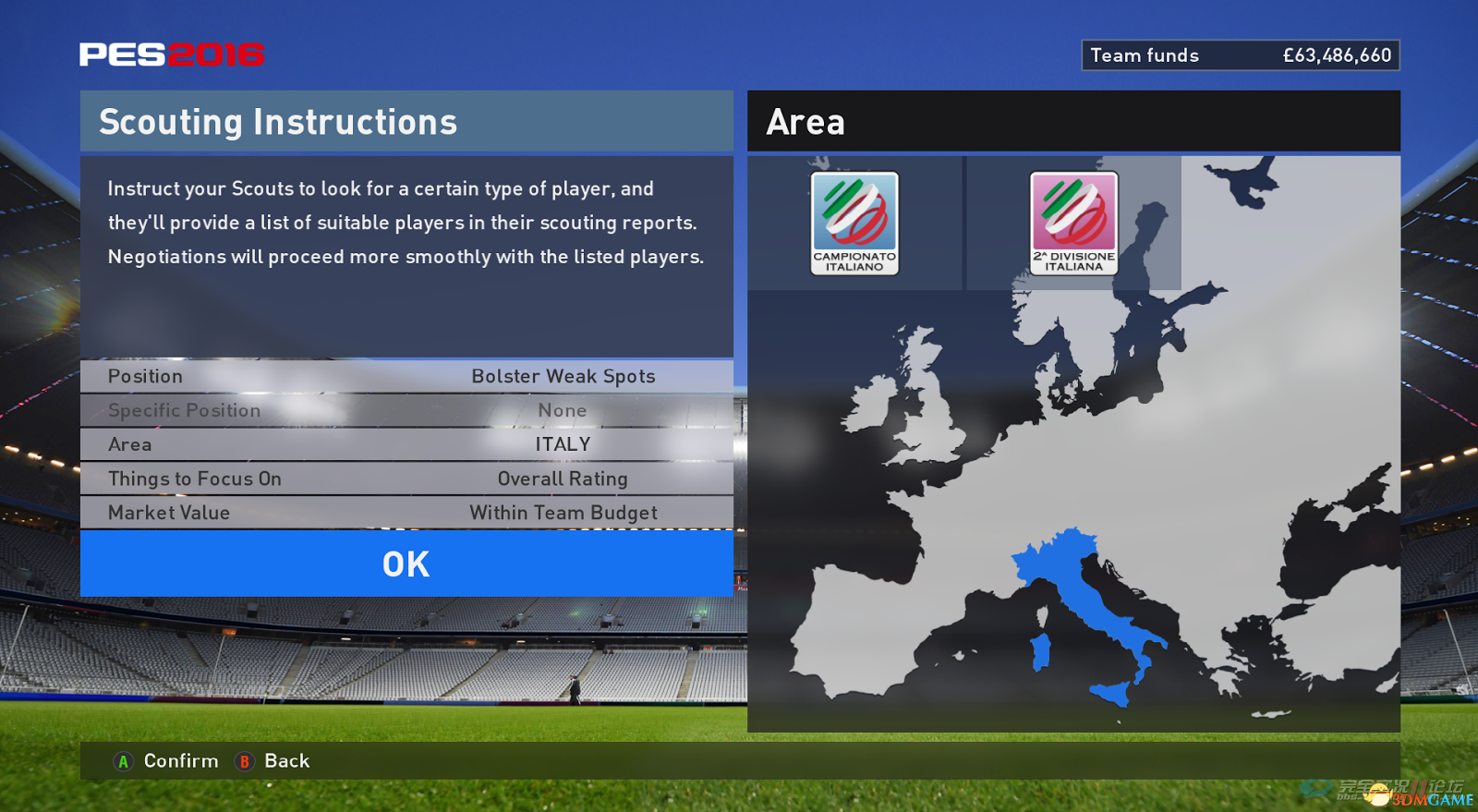Open the Area row showing ITALY
1478x812 pixels.
(x=406, y=444)
